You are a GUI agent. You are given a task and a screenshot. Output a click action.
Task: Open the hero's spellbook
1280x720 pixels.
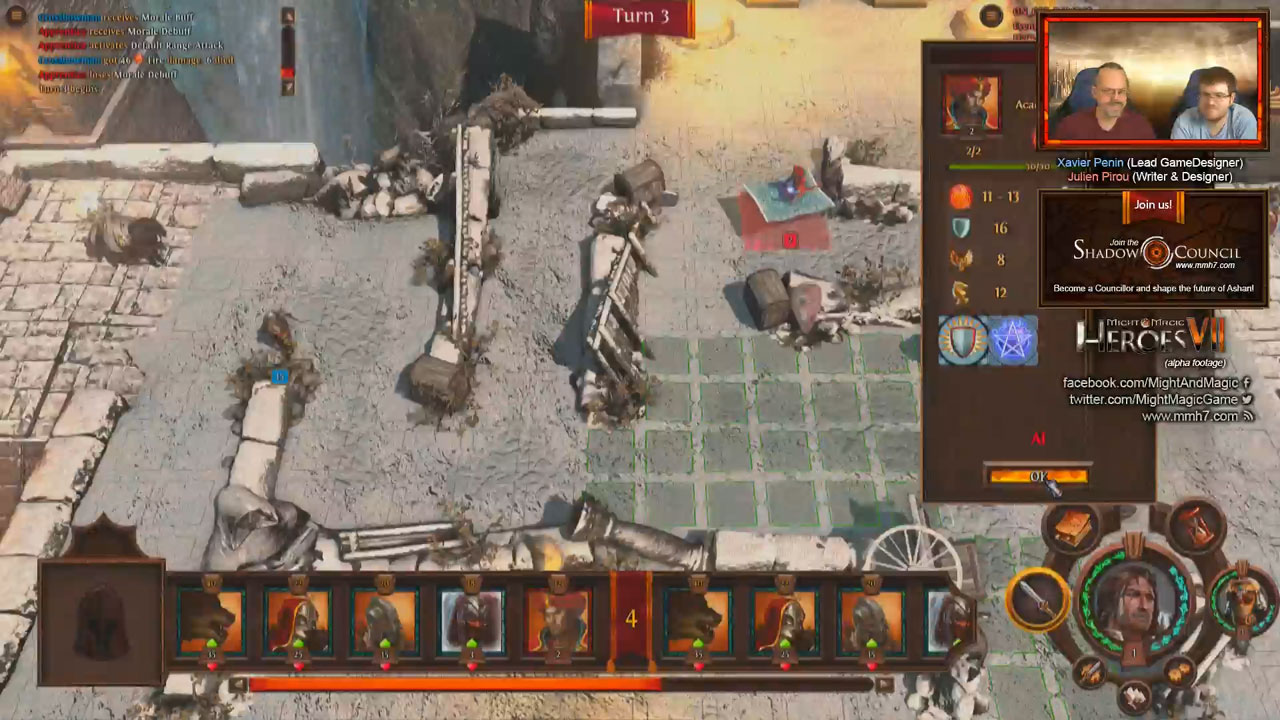[1072, 525]
